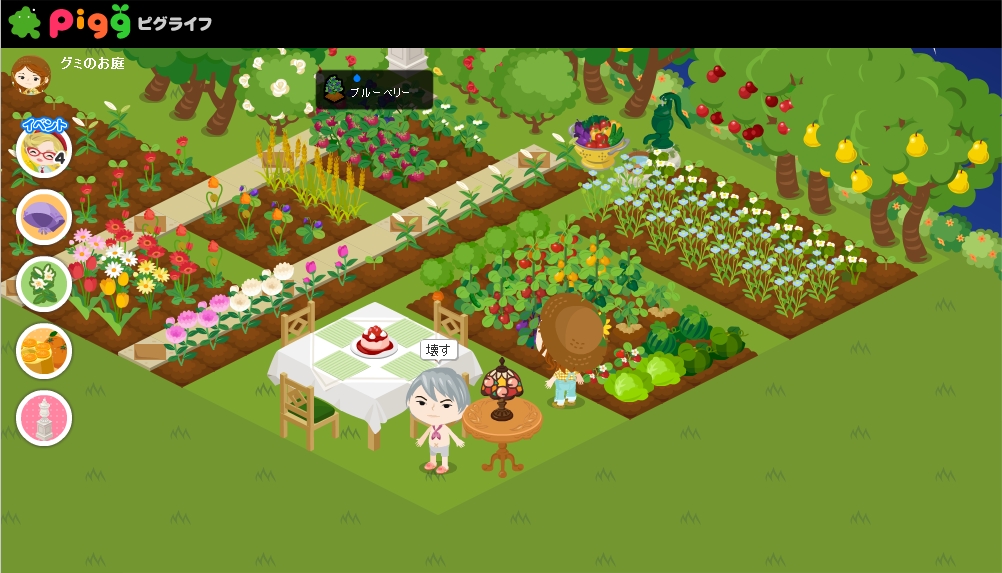Click the Pigg Life logo
The height and width of the screenshot is (573, 1002).
pyautogui.click(x=110, y=22)
